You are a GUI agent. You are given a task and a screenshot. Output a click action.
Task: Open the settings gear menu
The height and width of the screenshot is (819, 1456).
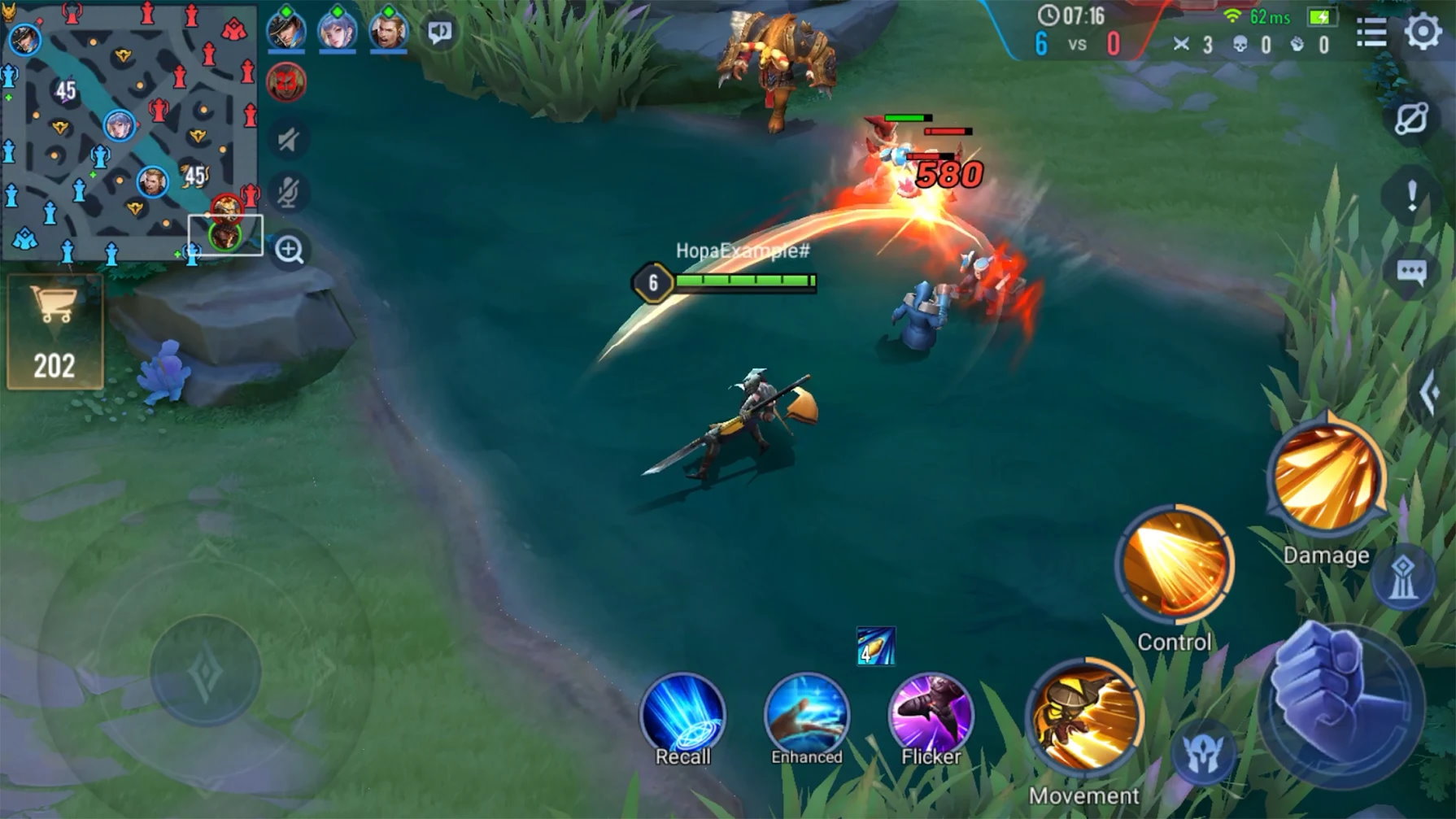point(1423,33)
